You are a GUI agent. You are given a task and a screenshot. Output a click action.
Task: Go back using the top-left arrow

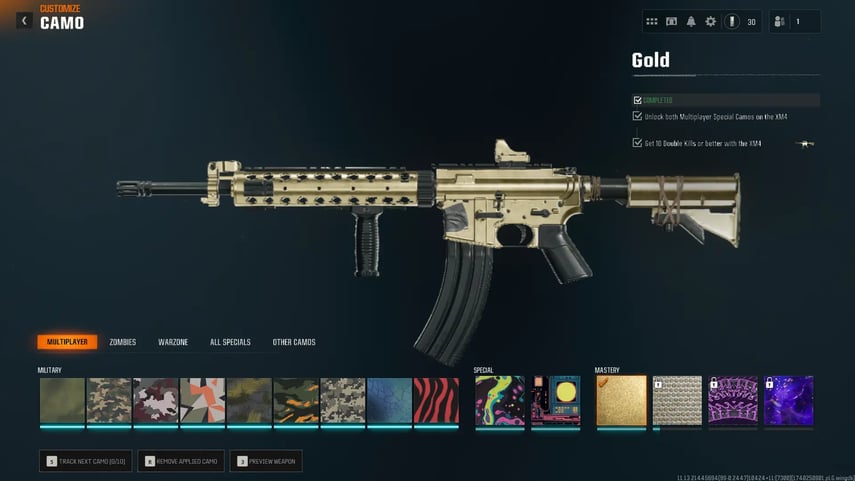click(x=24, y=20)
